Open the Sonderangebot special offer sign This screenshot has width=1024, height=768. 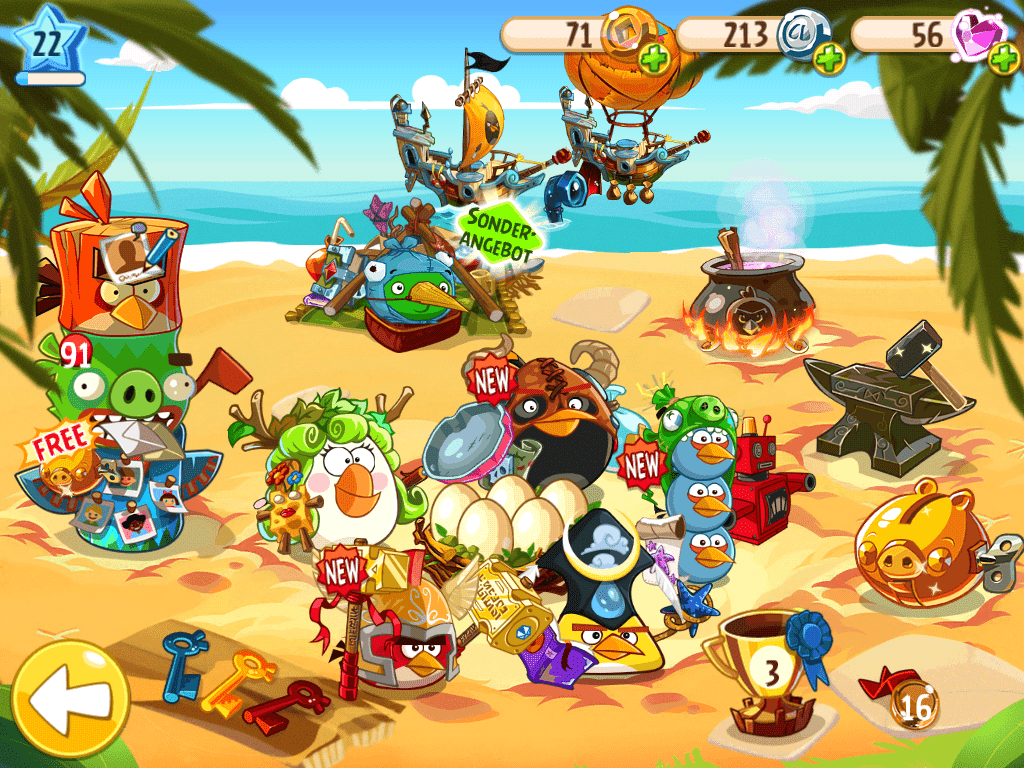click(x=500, y=234)
